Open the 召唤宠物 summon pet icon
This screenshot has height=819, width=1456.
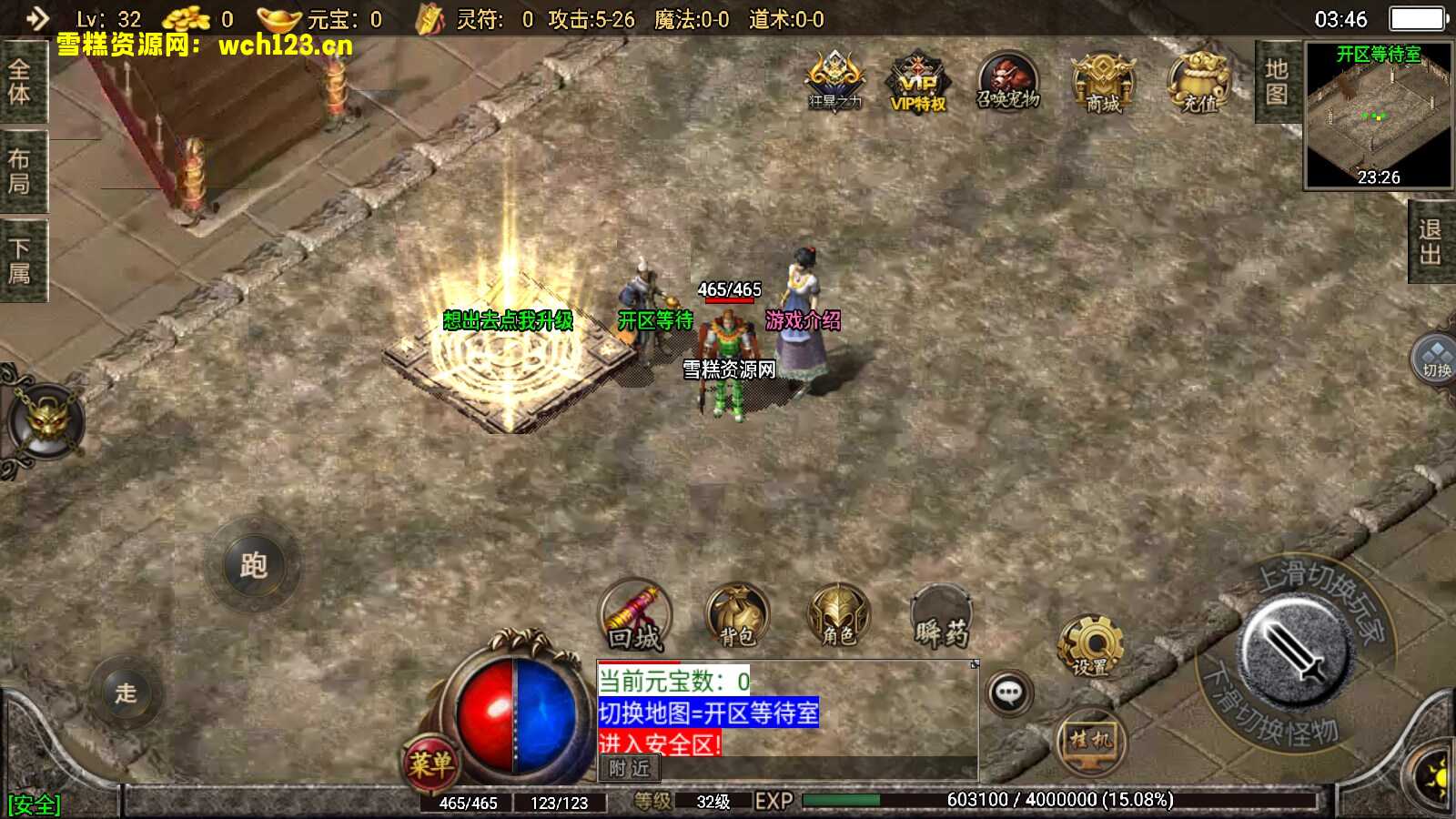click(1010, 84)
